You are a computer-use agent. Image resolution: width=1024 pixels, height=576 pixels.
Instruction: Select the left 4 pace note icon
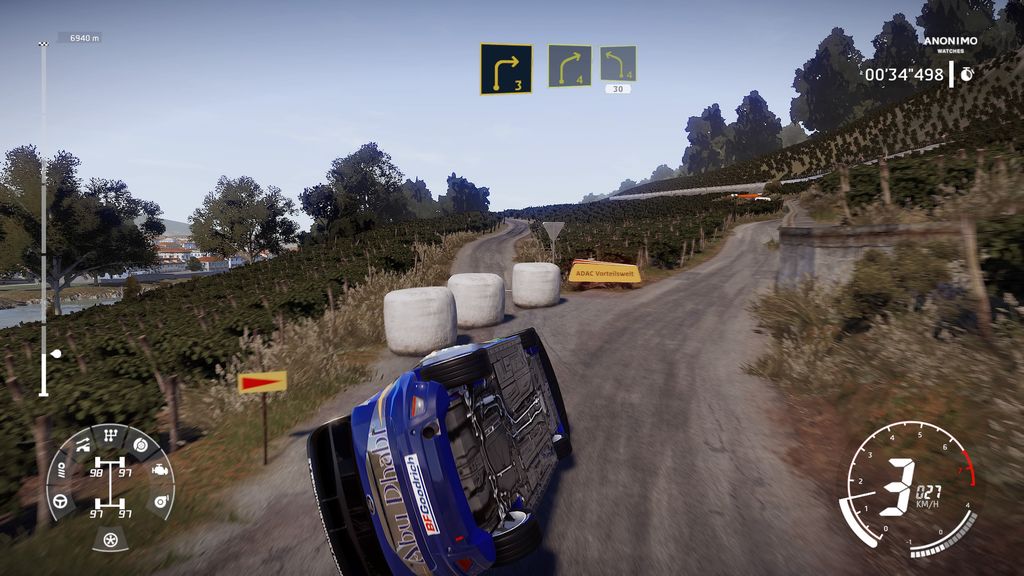coord(618,64)
